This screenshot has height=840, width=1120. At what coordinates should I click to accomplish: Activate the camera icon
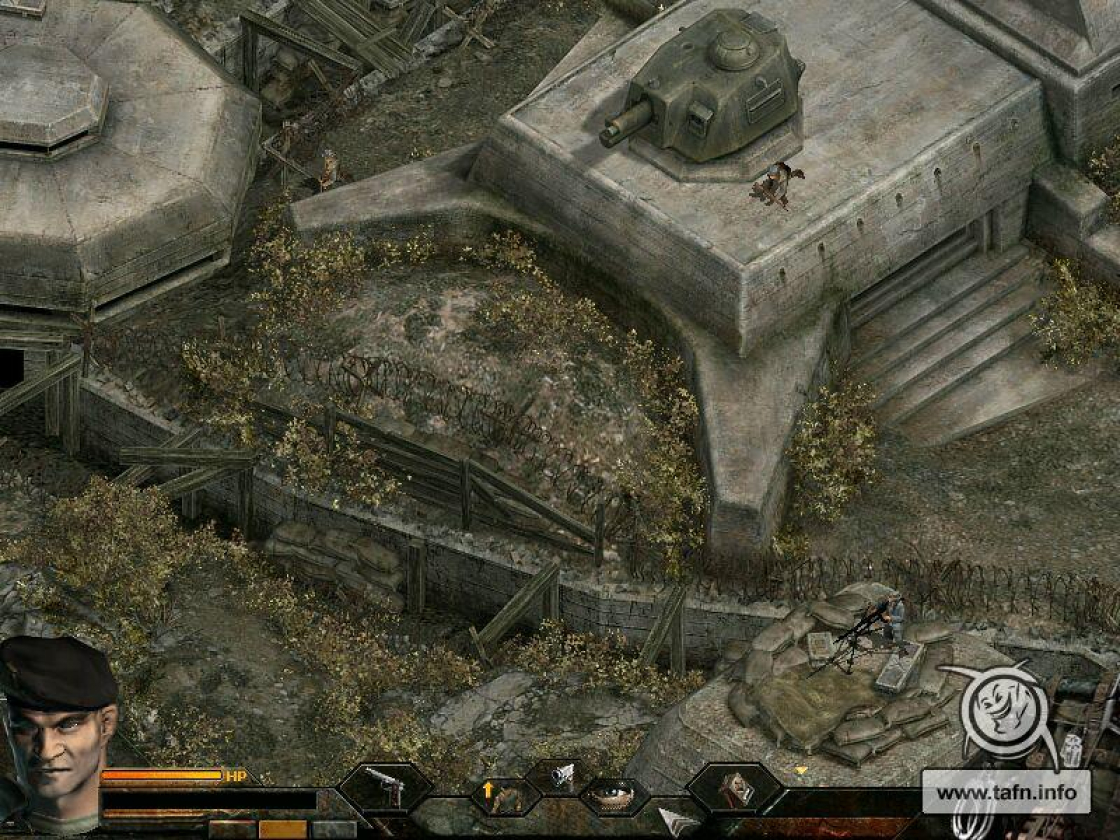(561, 773)
